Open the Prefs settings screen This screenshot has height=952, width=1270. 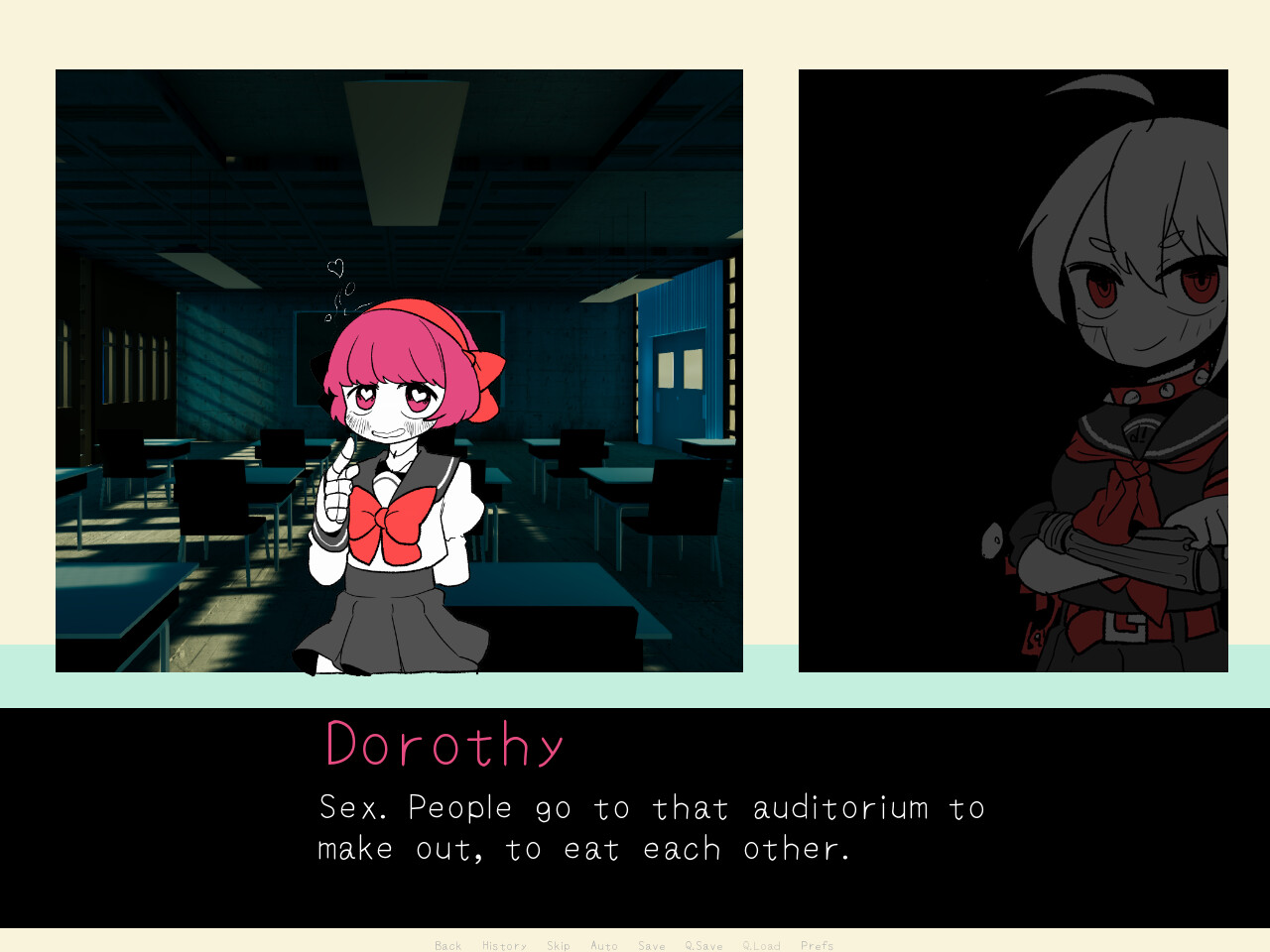pyautogui.click(x=818, y=945)
